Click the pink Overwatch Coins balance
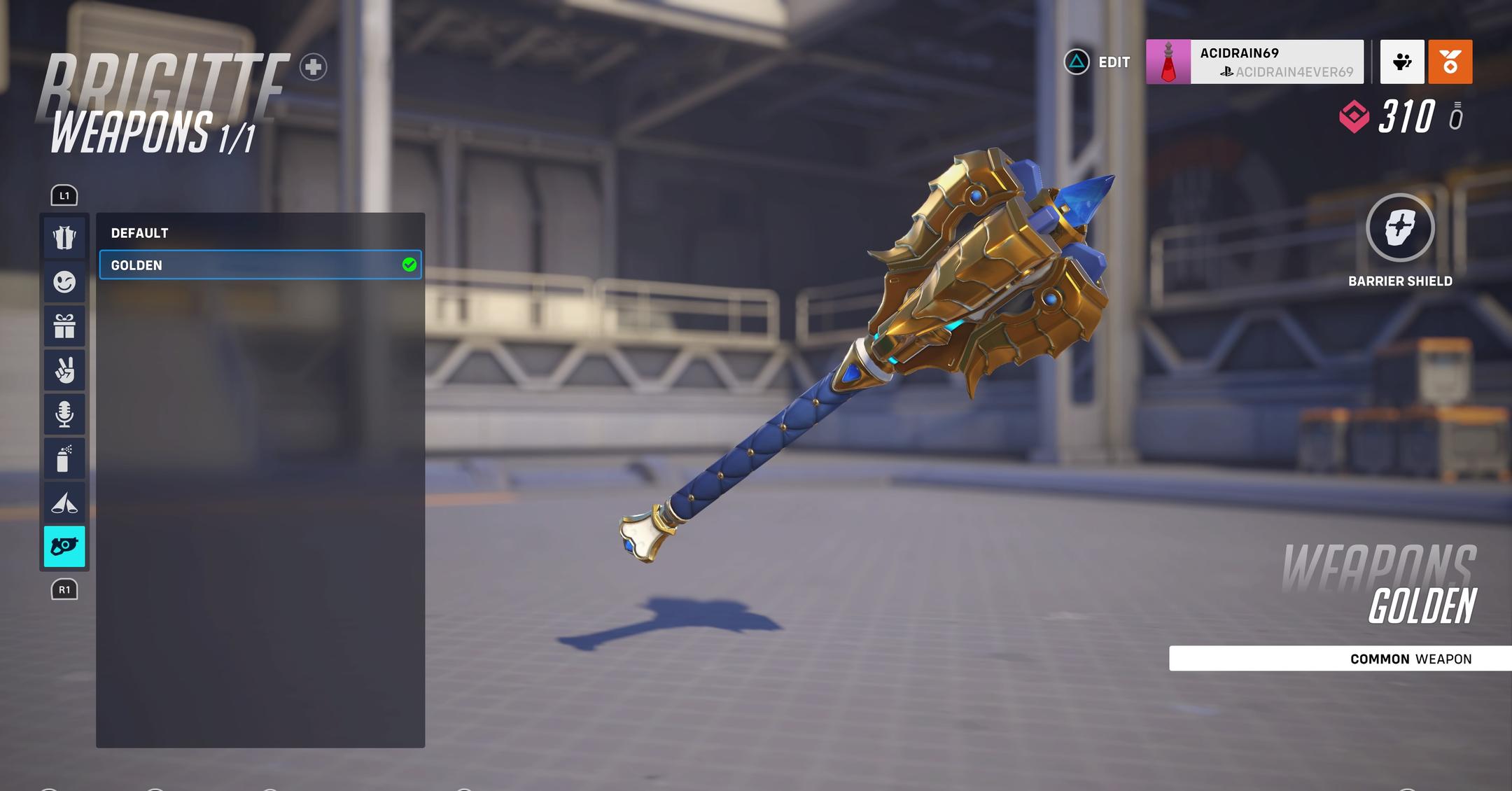Viewport: 1512px width, 791px height. tap(1393, 119)
